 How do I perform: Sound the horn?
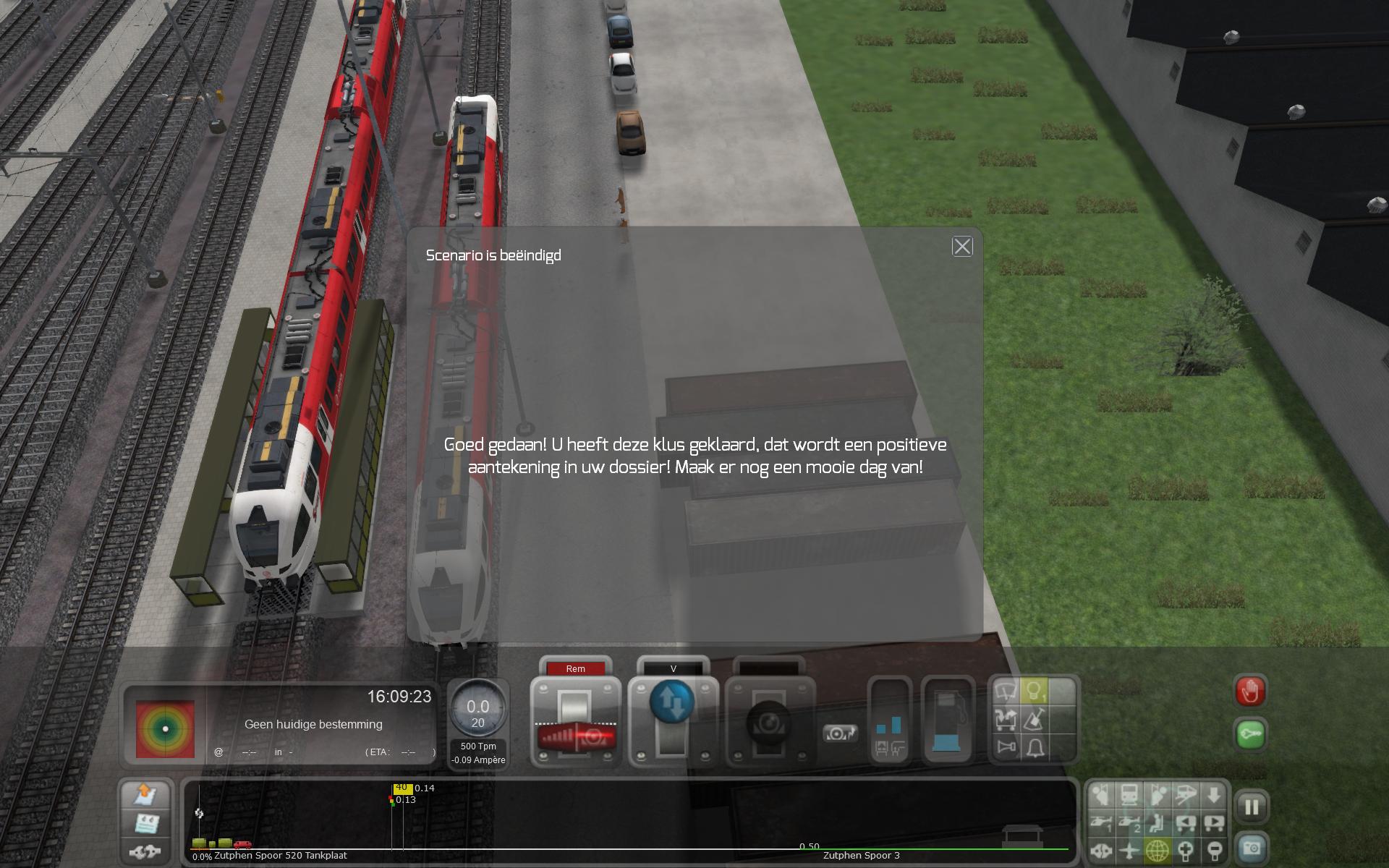point(1006,746)
